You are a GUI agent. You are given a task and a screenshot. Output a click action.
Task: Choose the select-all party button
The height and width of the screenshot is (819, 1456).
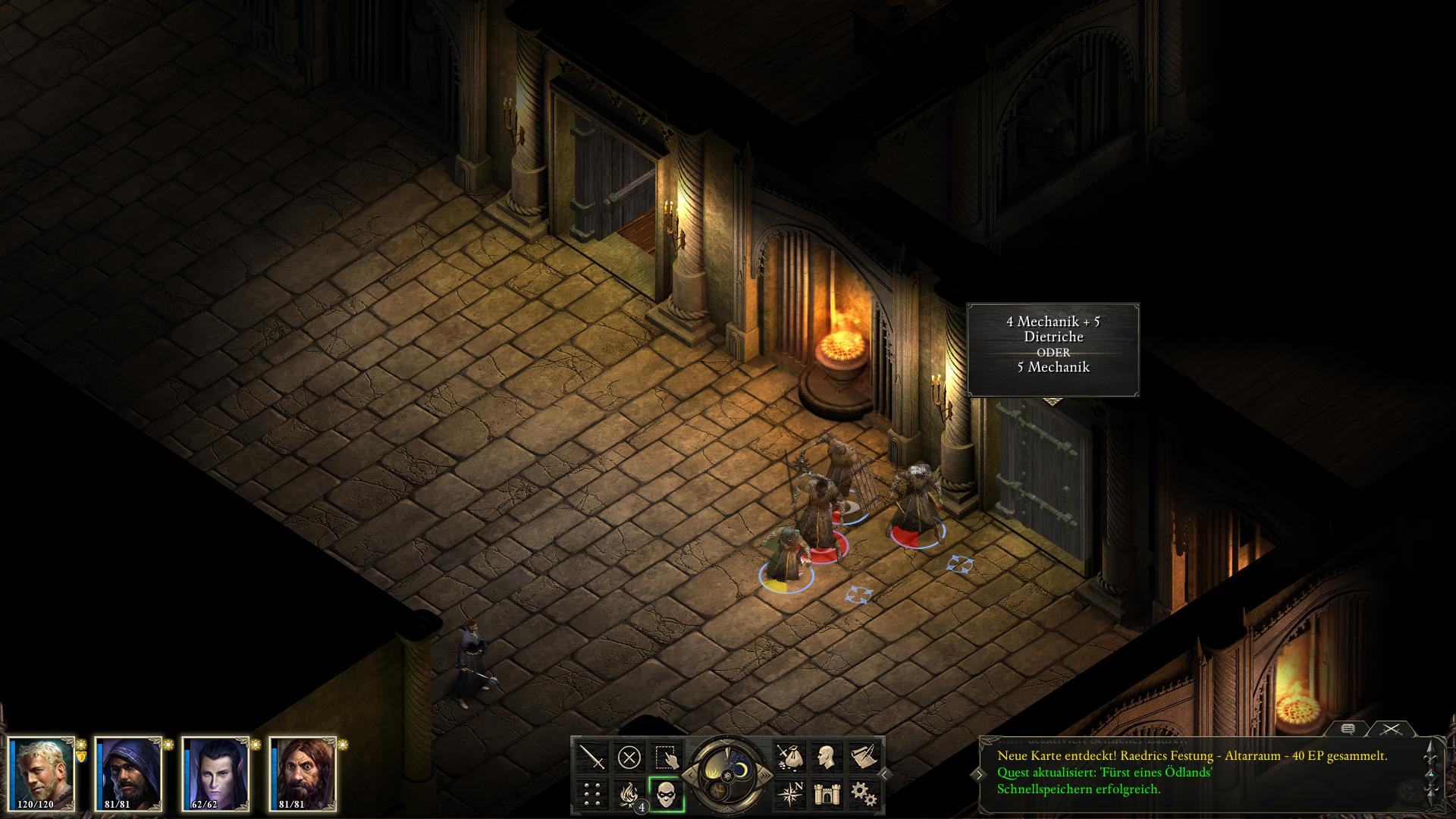666,757
